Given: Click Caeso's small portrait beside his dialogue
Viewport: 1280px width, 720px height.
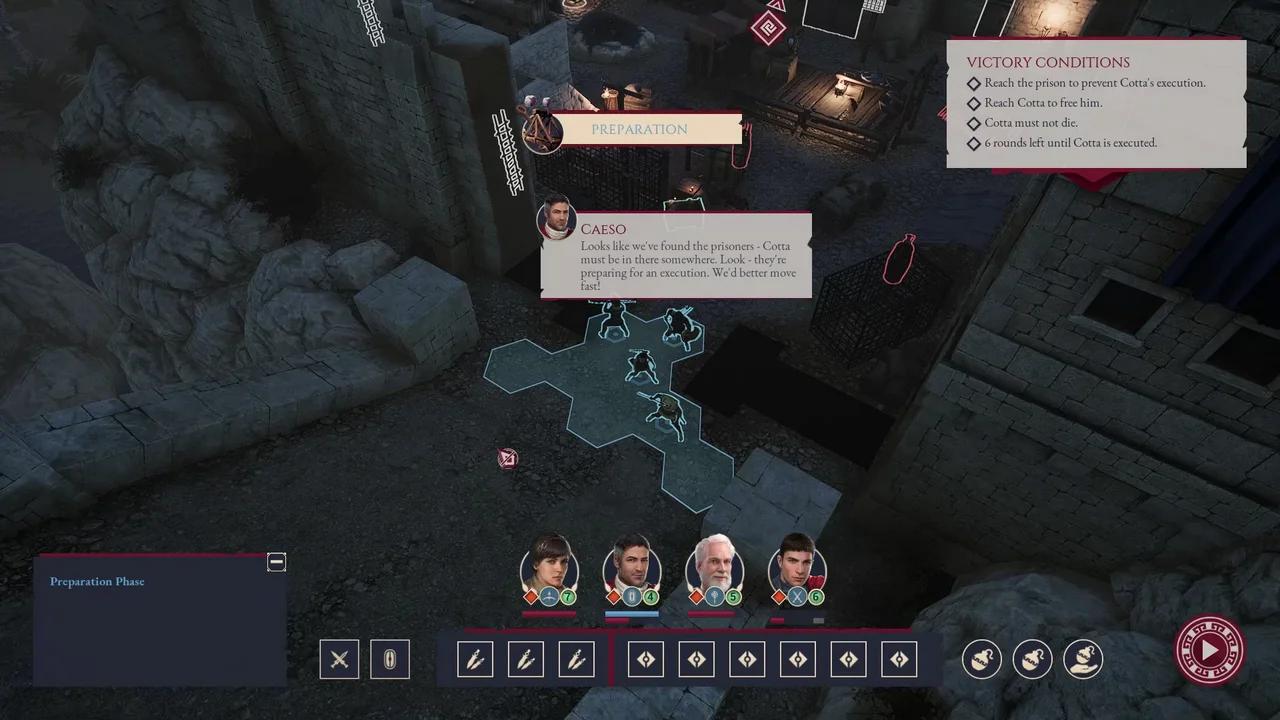Looking at the screenshot, I should pyautogui.click(x=558, y=220).
